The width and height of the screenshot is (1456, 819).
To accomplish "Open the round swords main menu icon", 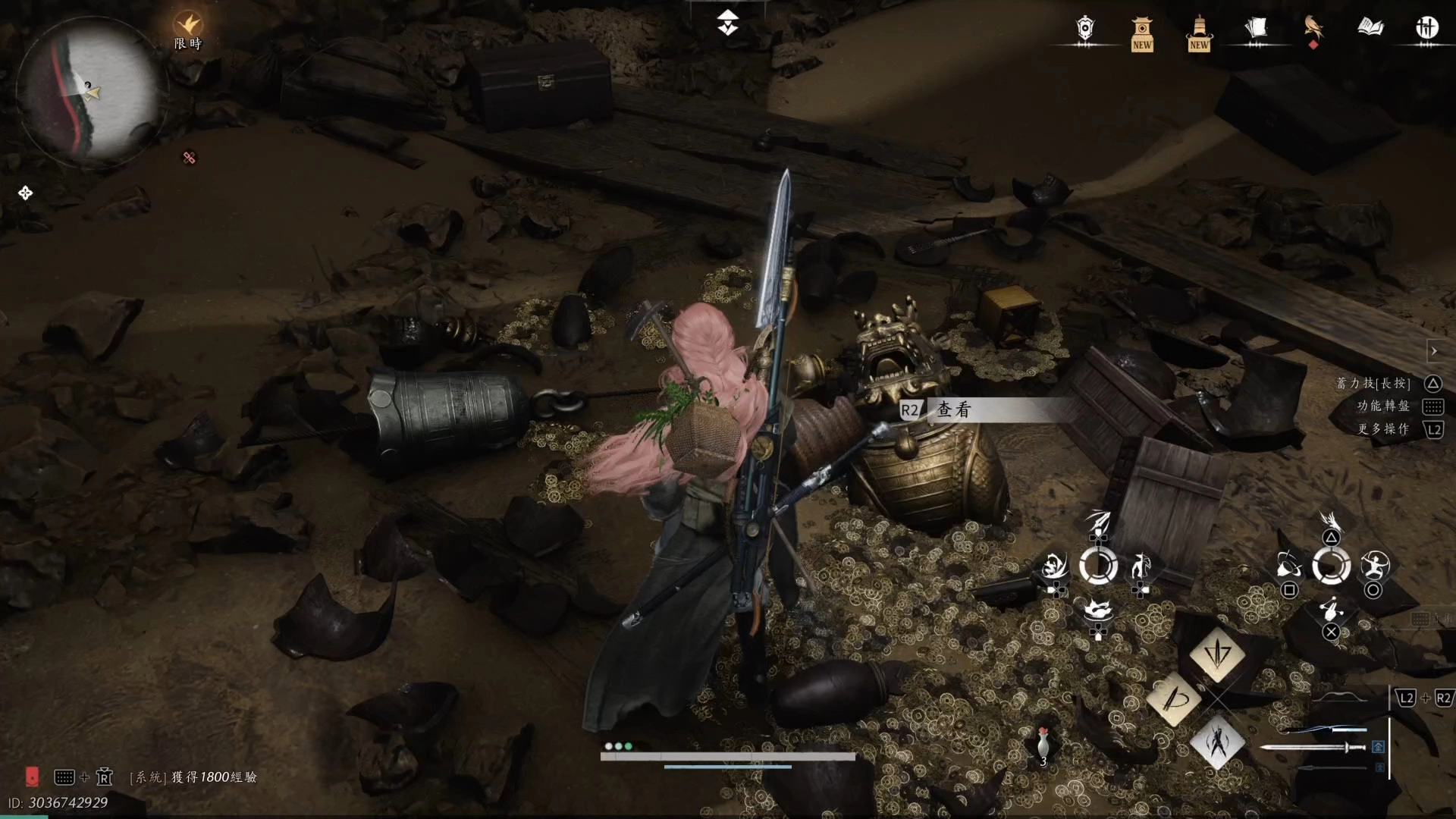I will (1426, 29).
